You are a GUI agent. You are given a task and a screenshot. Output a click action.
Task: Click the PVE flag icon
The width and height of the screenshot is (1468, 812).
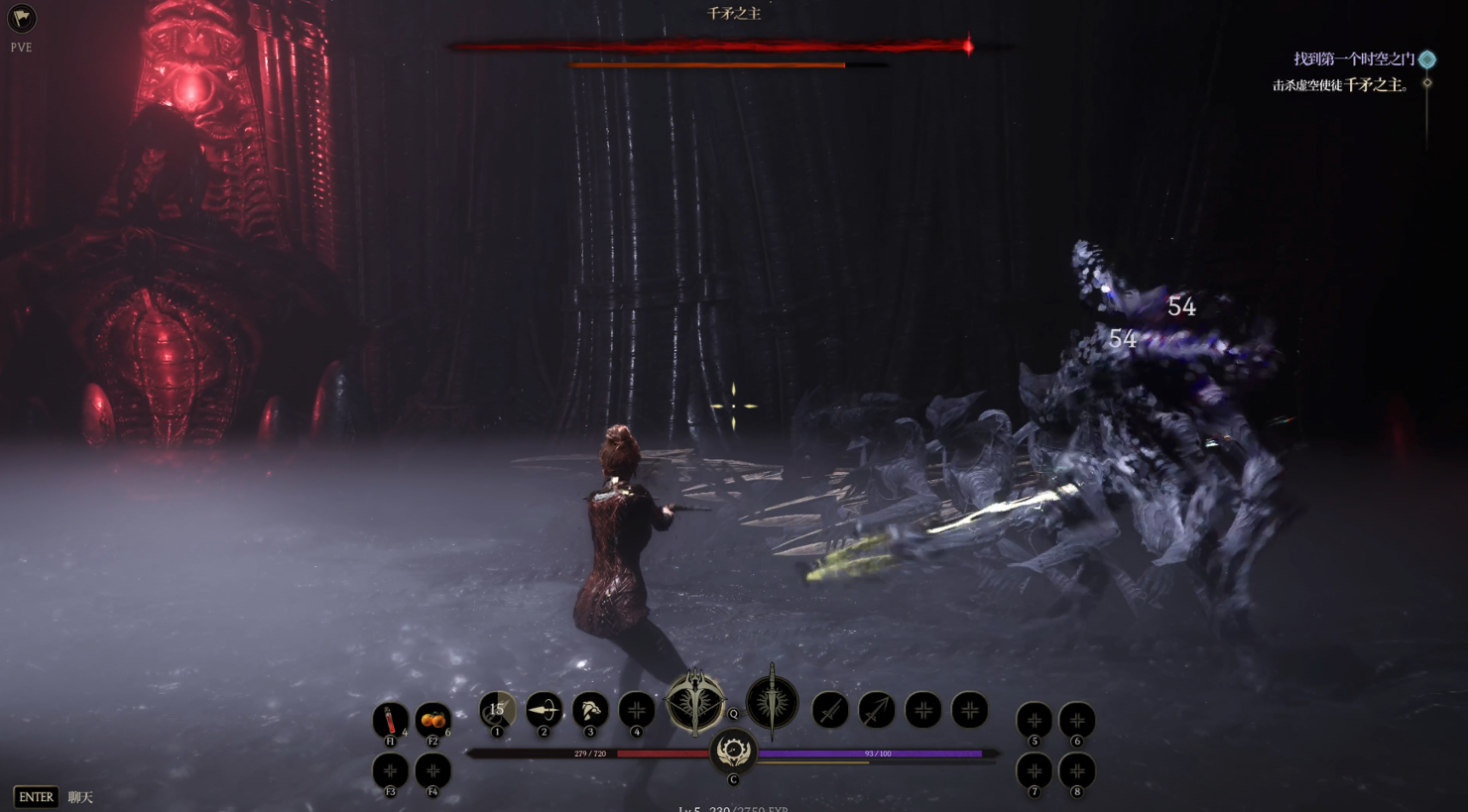(21, 18)
